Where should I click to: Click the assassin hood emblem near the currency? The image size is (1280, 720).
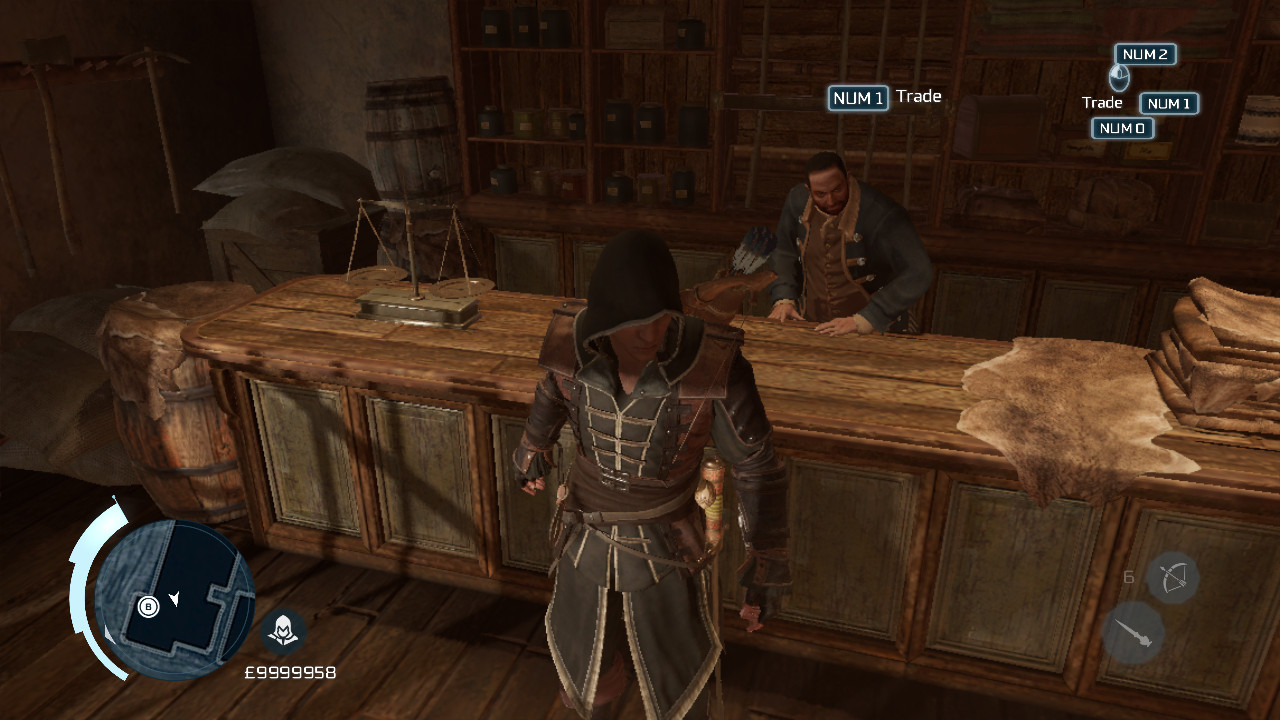tap(281, 632)
